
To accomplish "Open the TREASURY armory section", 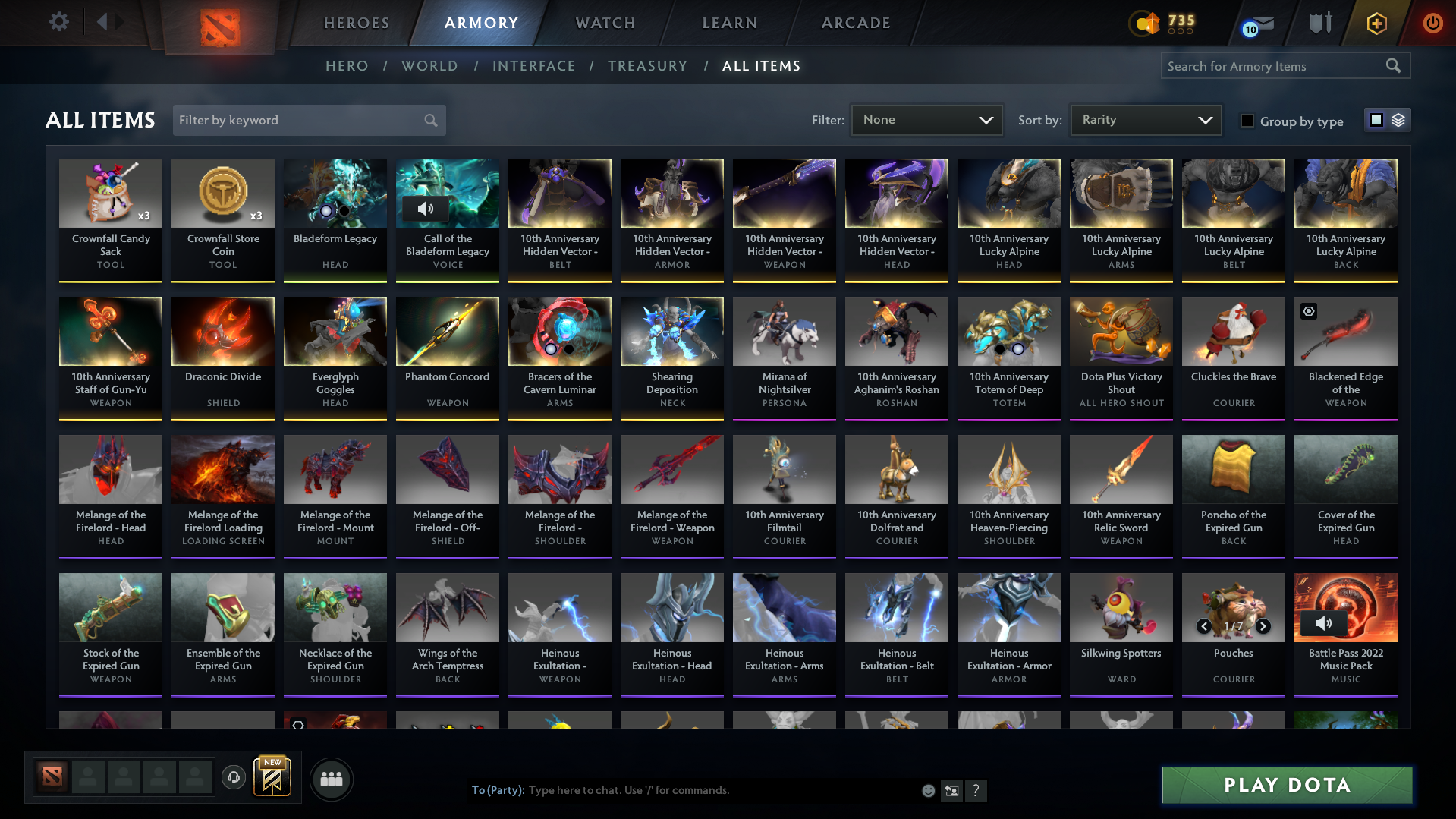I will [647, 66].
